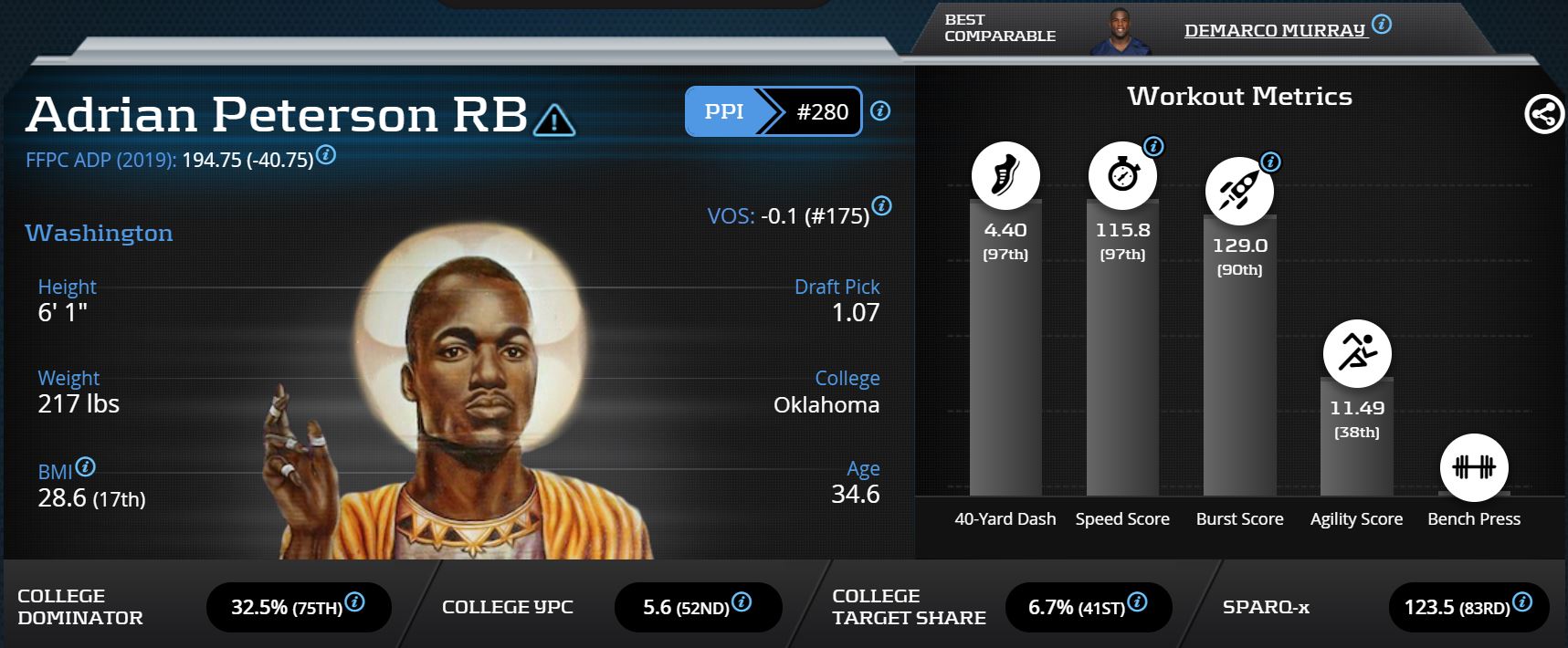The width and height of the screenshot is (1568, 648).
Task: Show info about FFPC ADP
Action: (326, 155)
